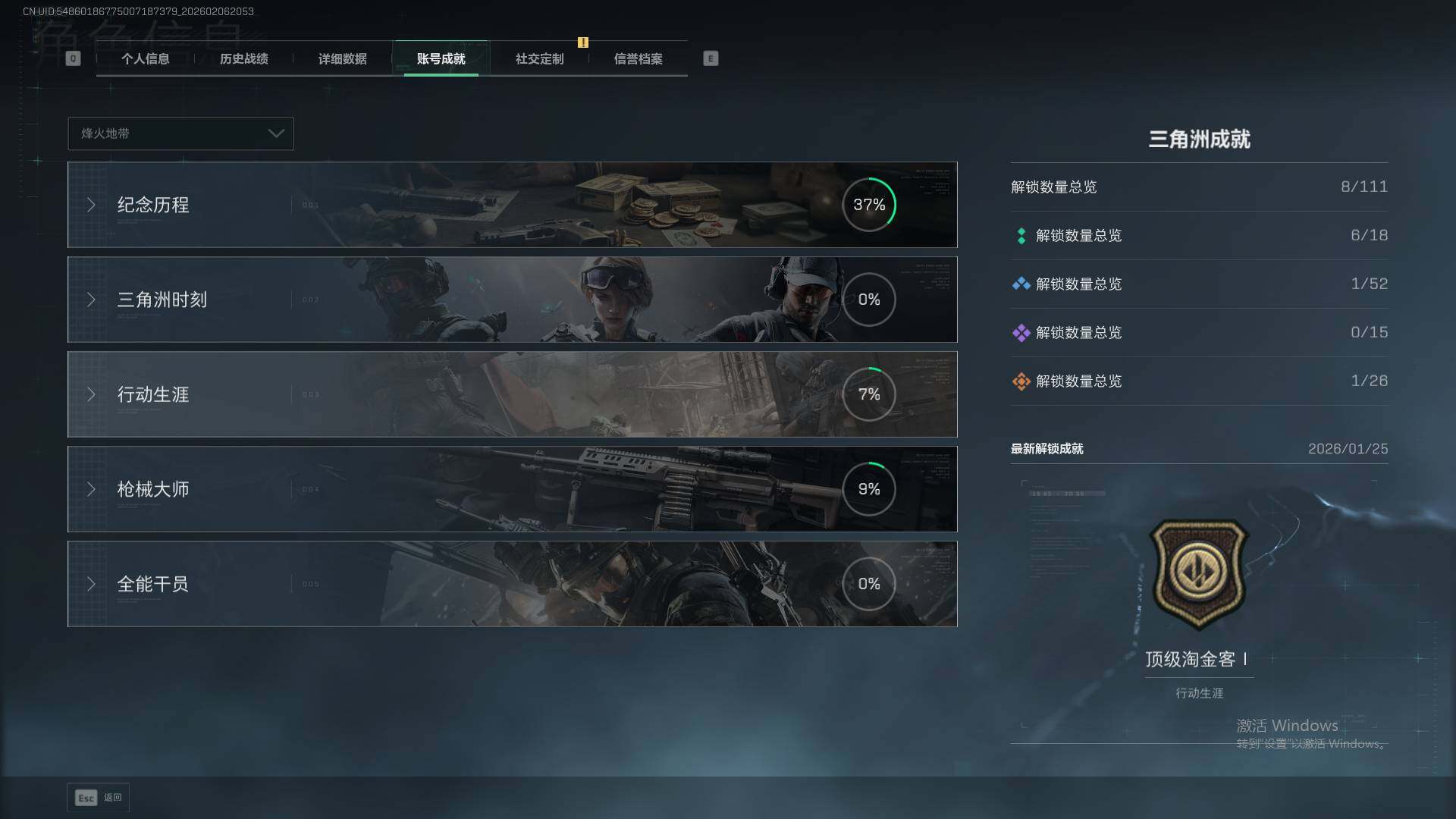Open the 历史战绩 tab

point(243,59)
